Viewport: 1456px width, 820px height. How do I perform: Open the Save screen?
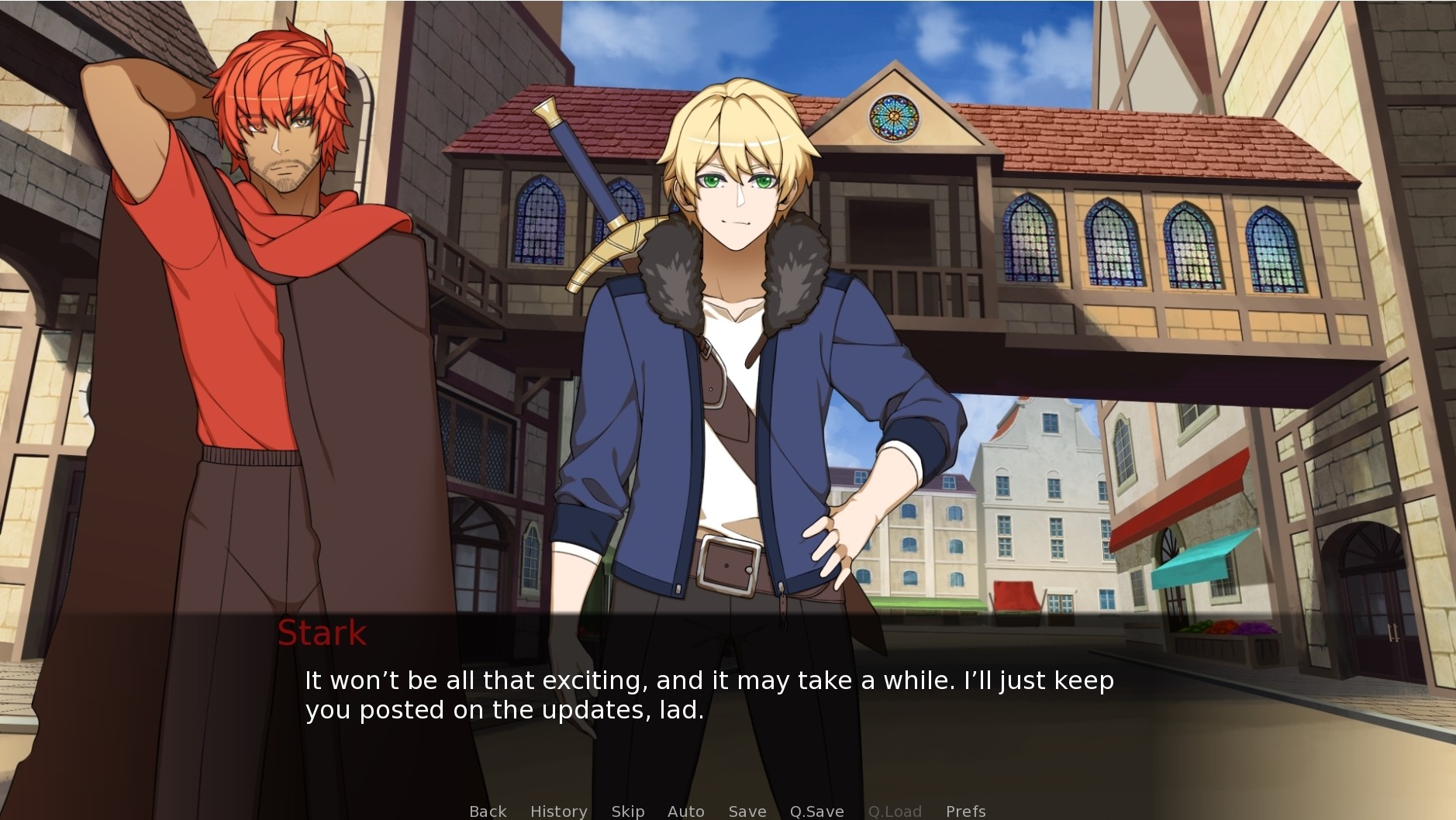[x=746, y=811]
